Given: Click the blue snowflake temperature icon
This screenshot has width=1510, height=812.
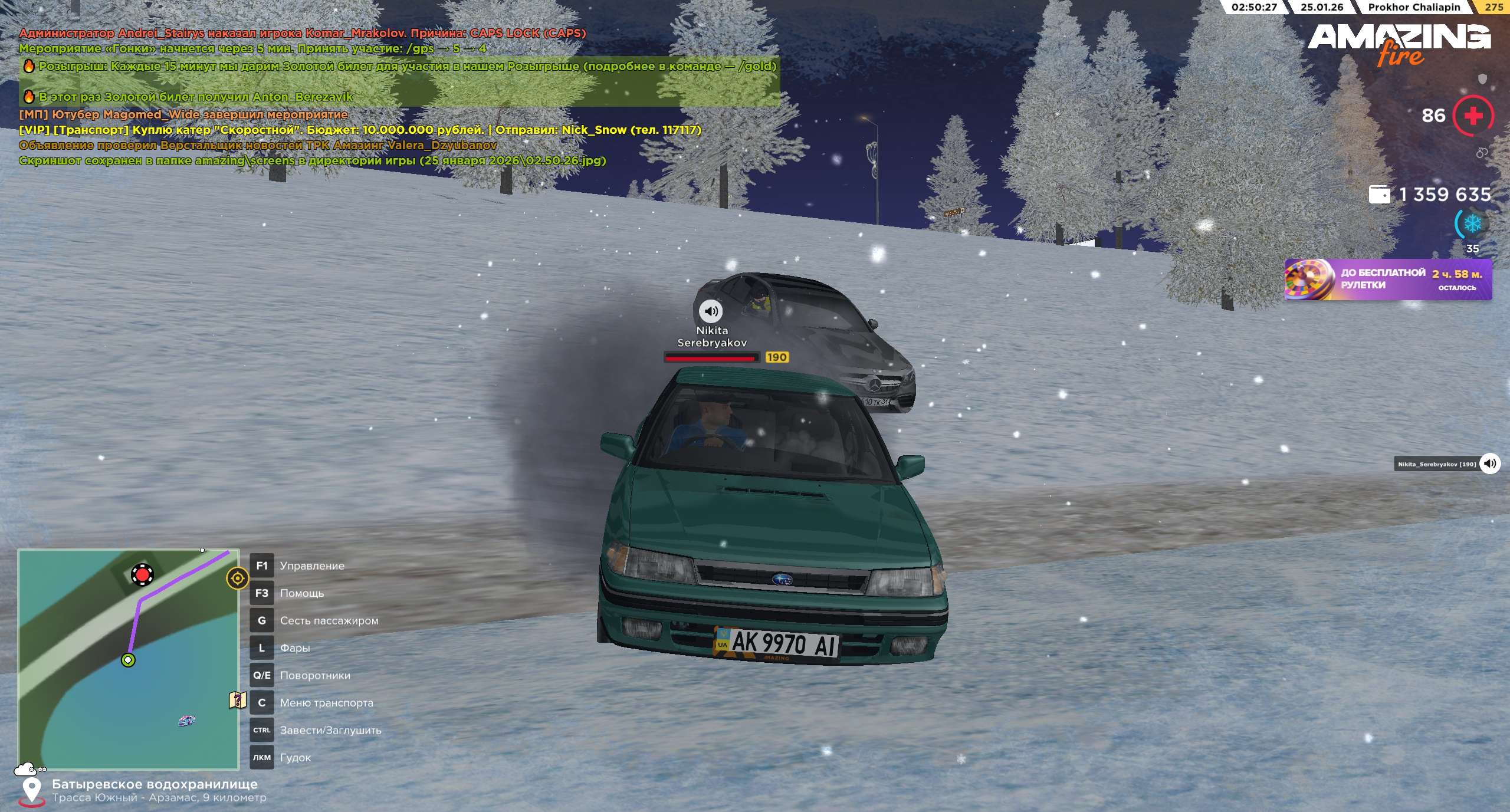Looking at the screenshot, I should [x=1472, y=224].
